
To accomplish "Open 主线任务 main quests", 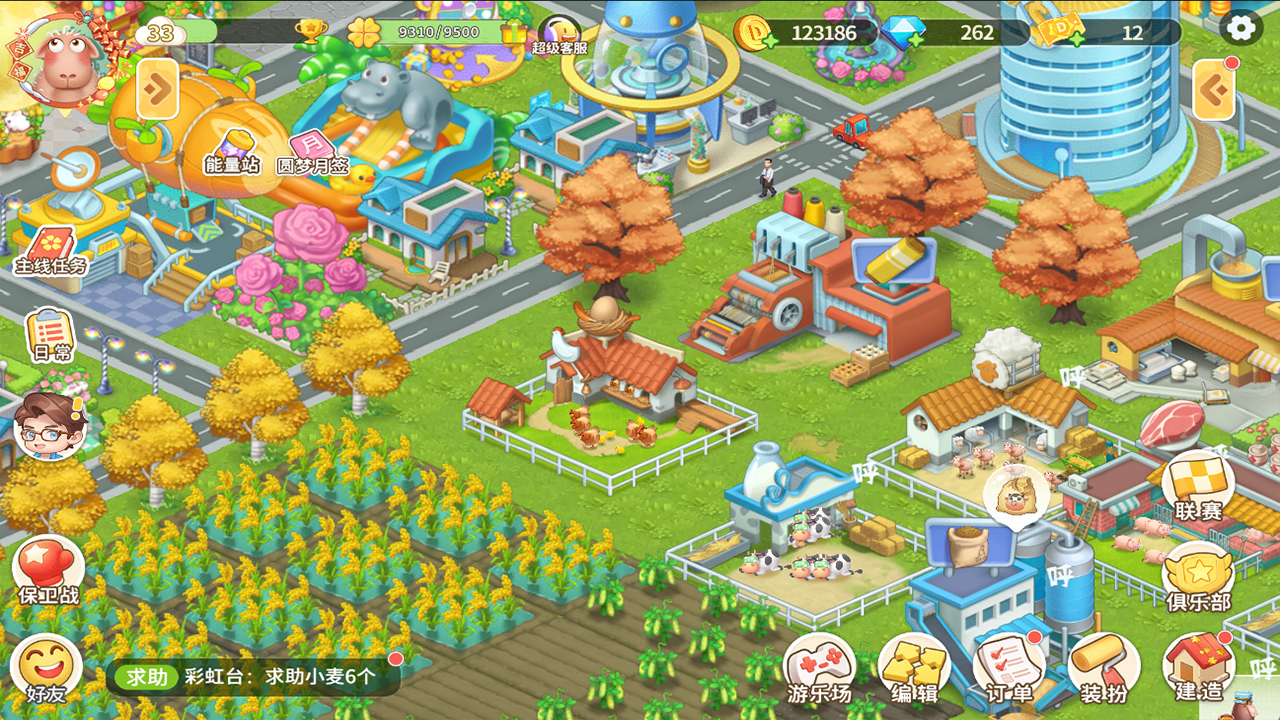I will [51, 252].
